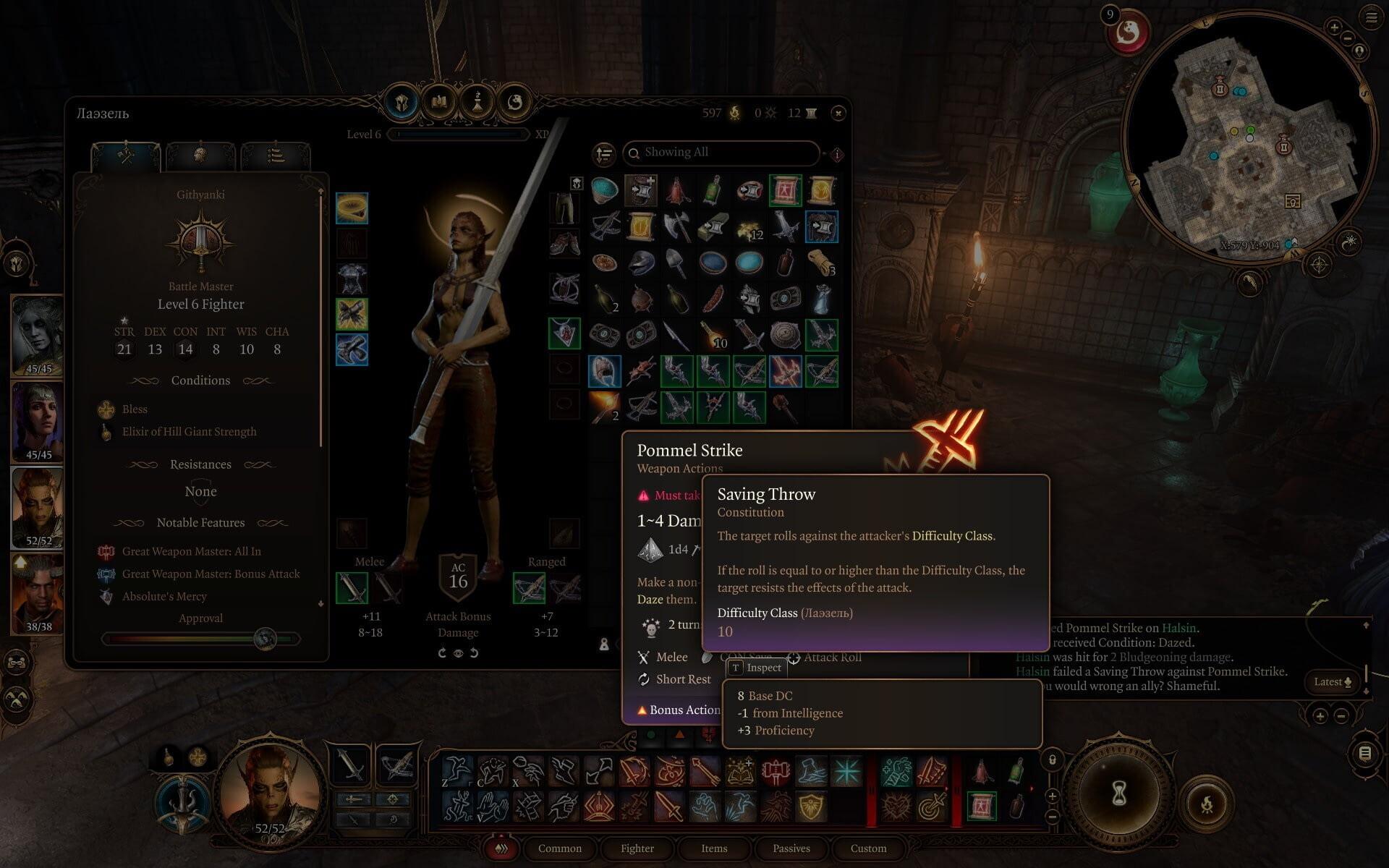Open the Items hotbar tab
This screenshot has height=868, width=1389.
point(714,848)
